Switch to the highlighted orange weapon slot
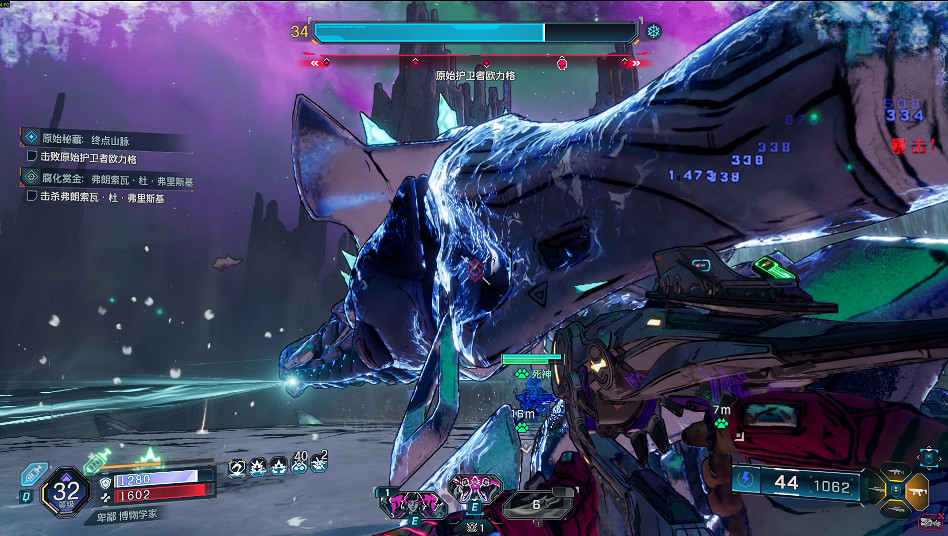The image size is (948, 536). click(916, 491)
